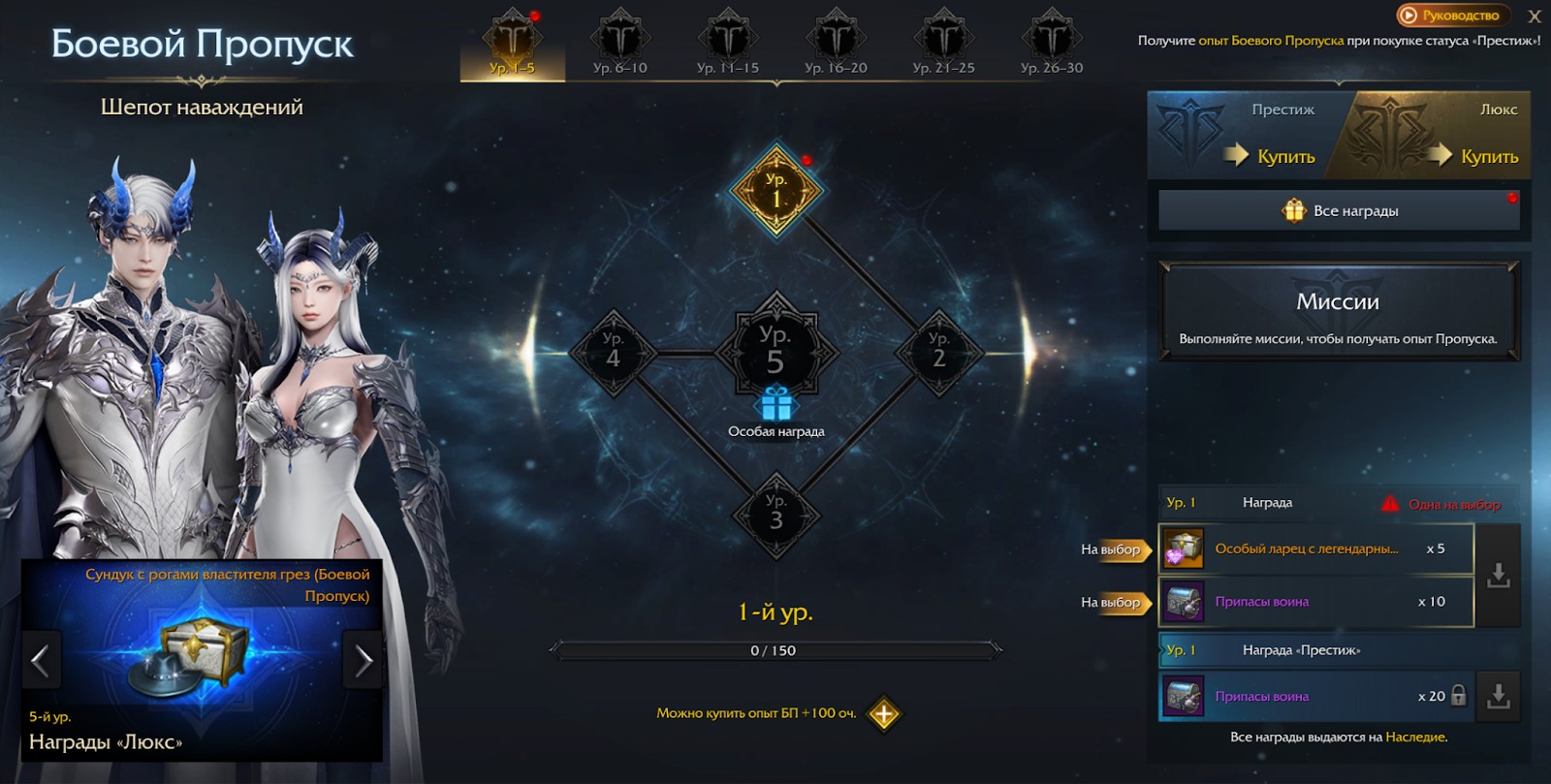Screen dimensions: 1551x784
Task: Show the Ур. 21–25 tab
Action: pos(943,46)
